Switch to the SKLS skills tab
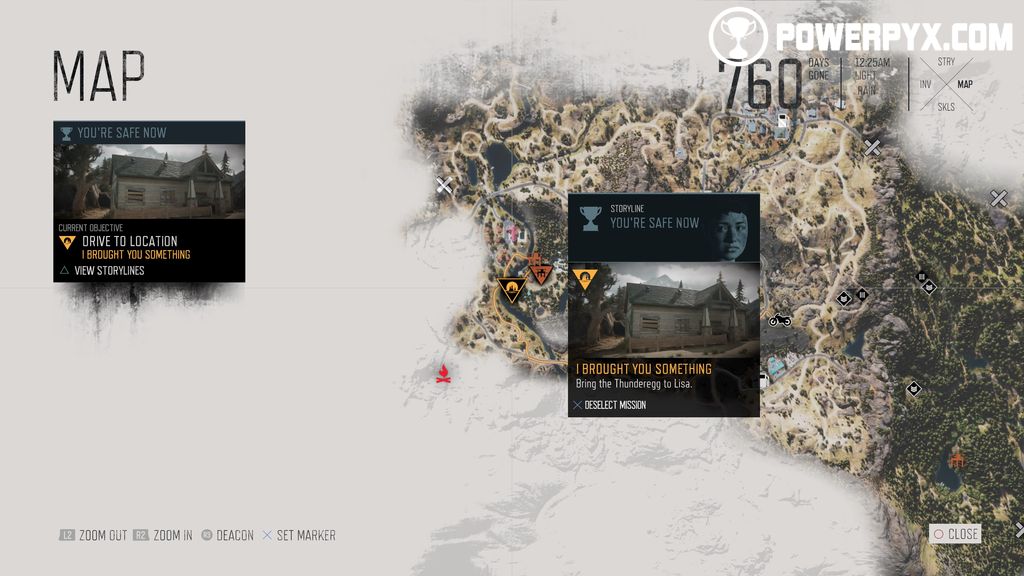 (x=945, y=107)
